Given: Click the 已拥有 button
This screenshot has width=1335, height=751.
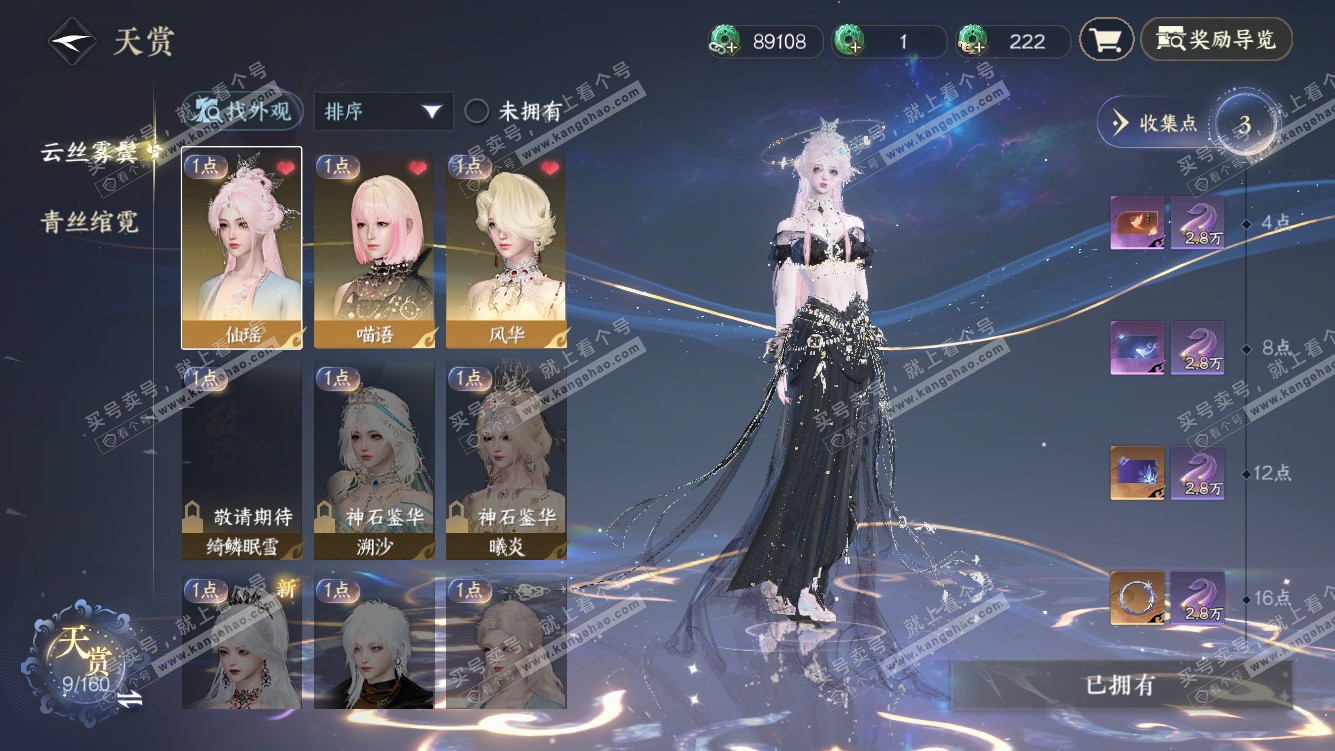Looking at the screenshot, I should (1120, 685).
